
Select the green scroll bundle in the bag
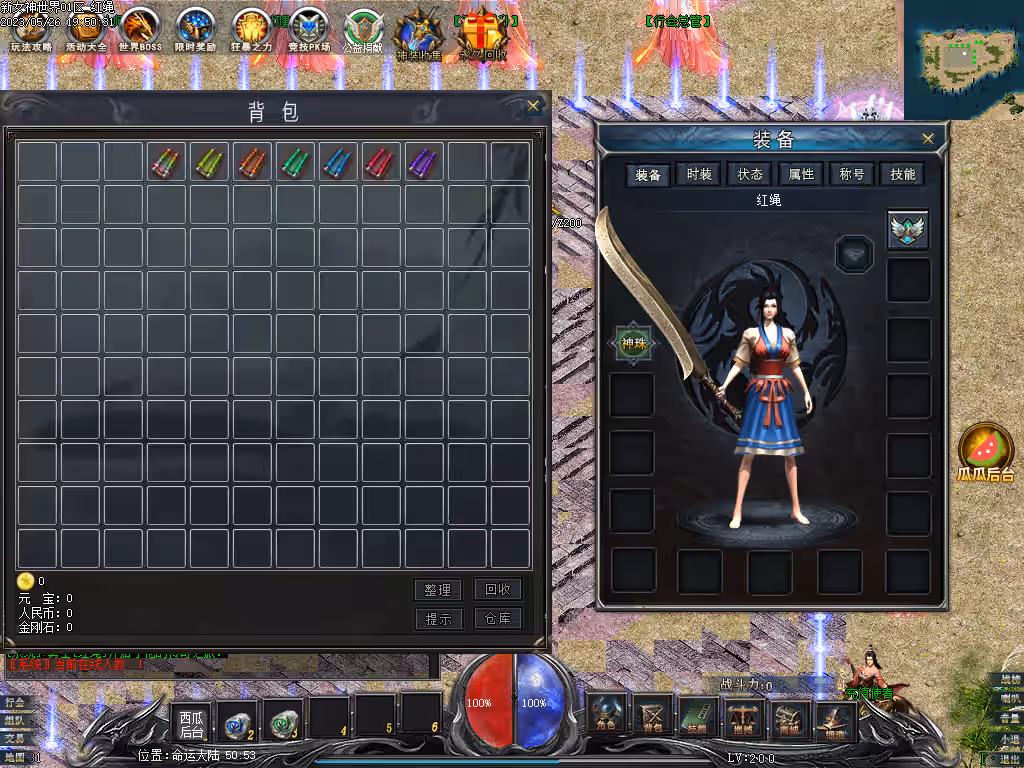point(294,162)
